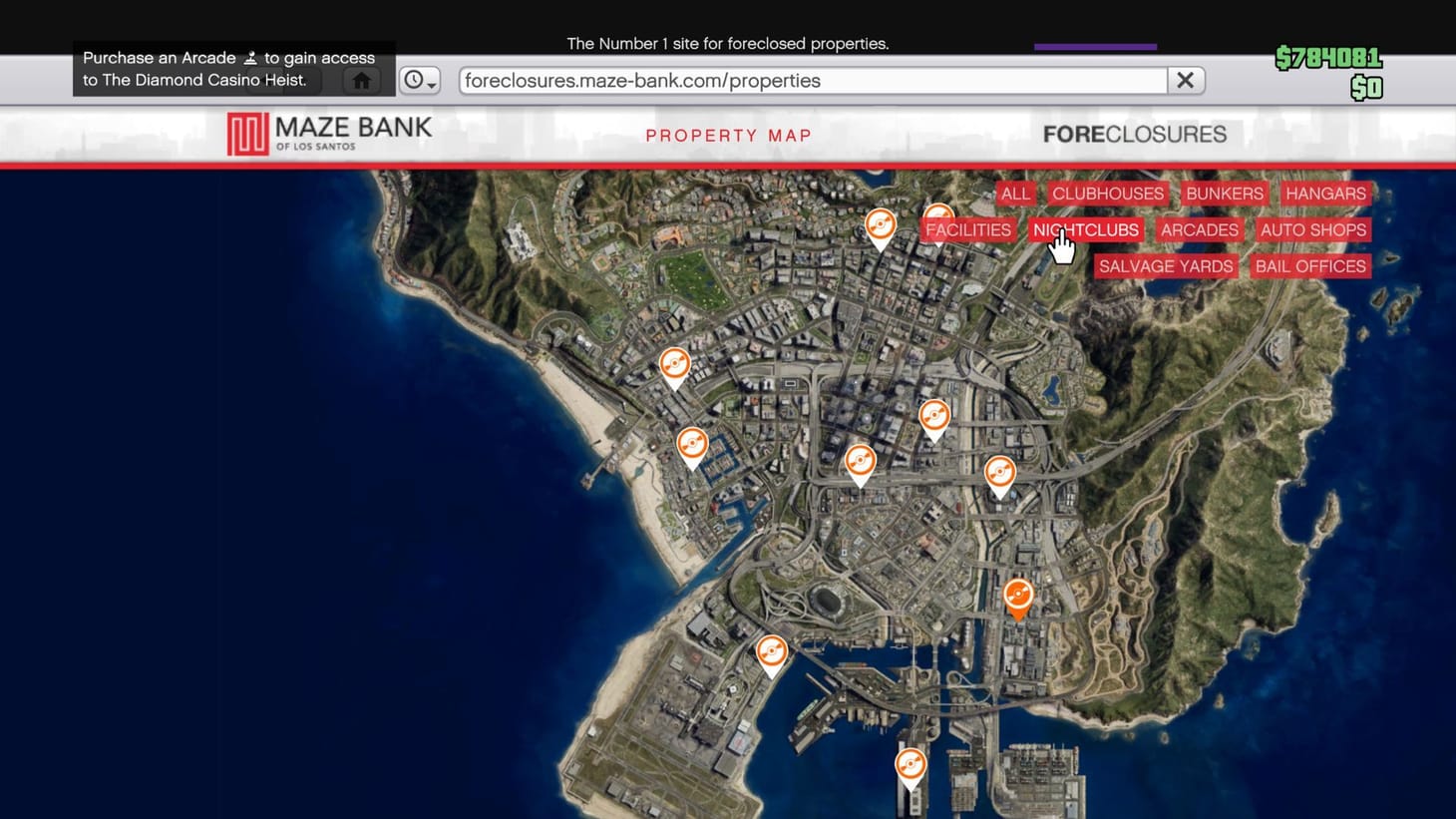Click the nightclub pin in Vespucci Canals

(692, 443)
